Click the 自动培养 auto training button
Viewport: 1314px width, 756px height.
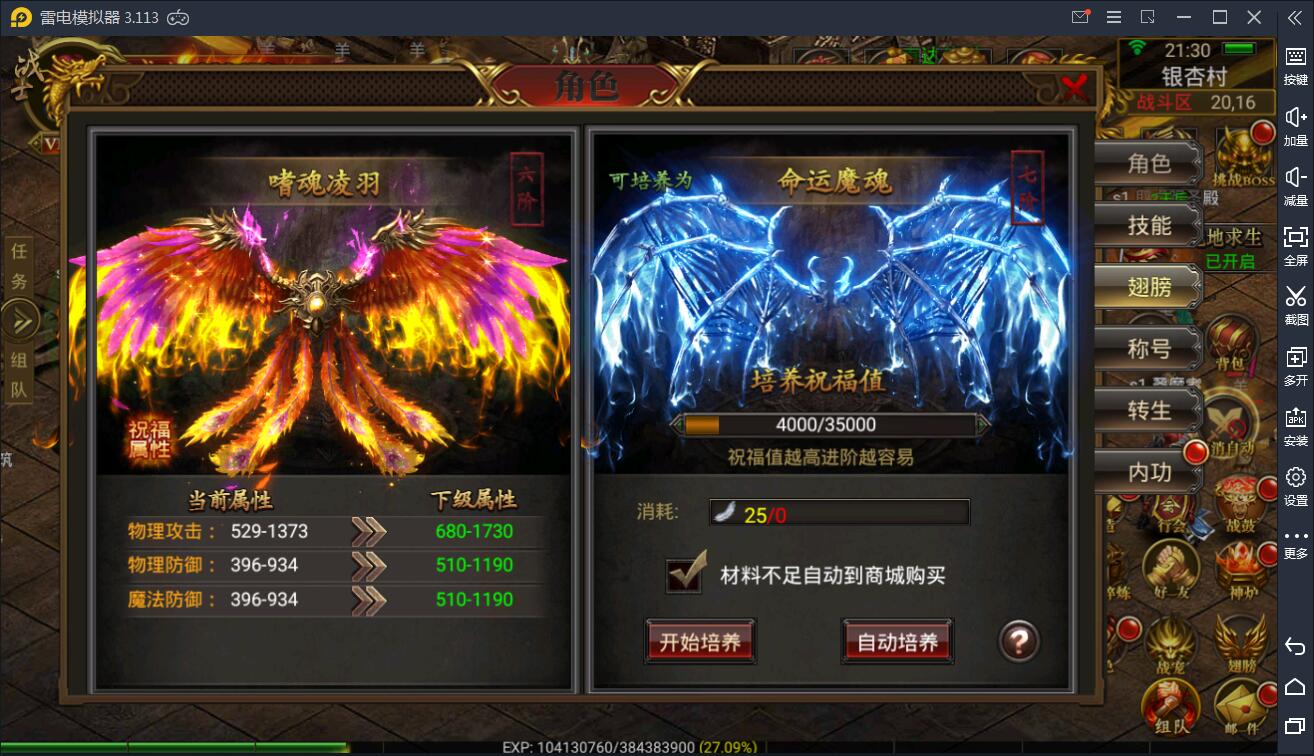click(897, 642)
